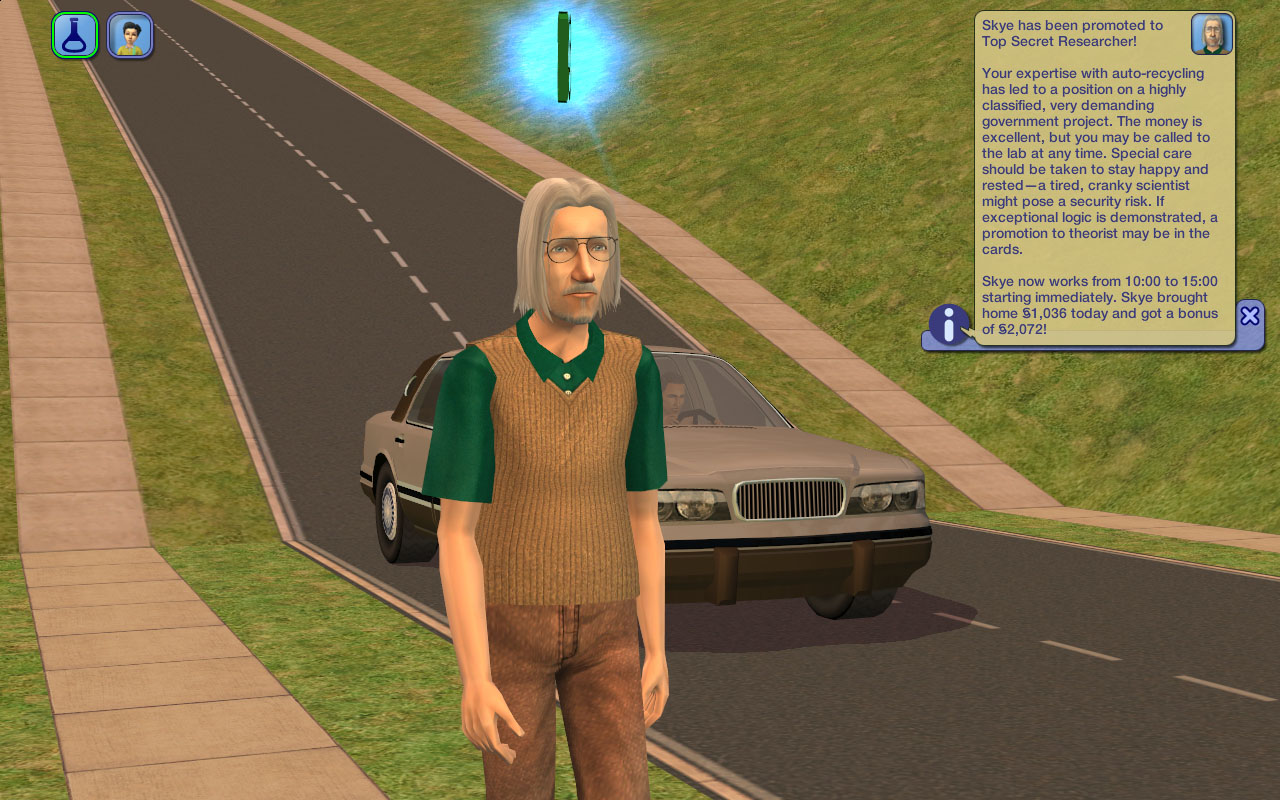Select the science flask career icon
This screenshot has width=1280, height=800.
tap(75, 35)
